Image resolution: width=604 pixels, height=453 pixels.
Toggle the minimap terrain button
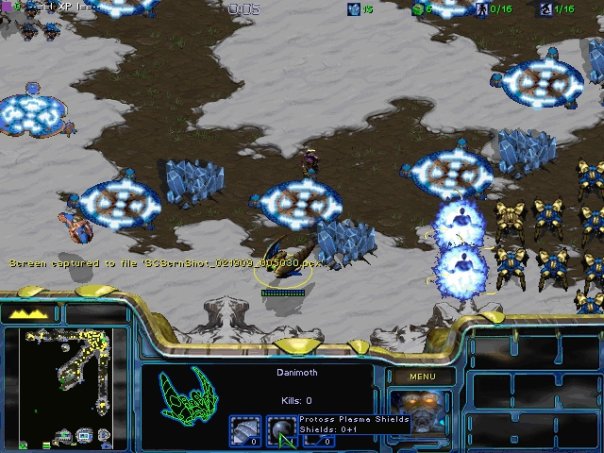coord(31,313)
